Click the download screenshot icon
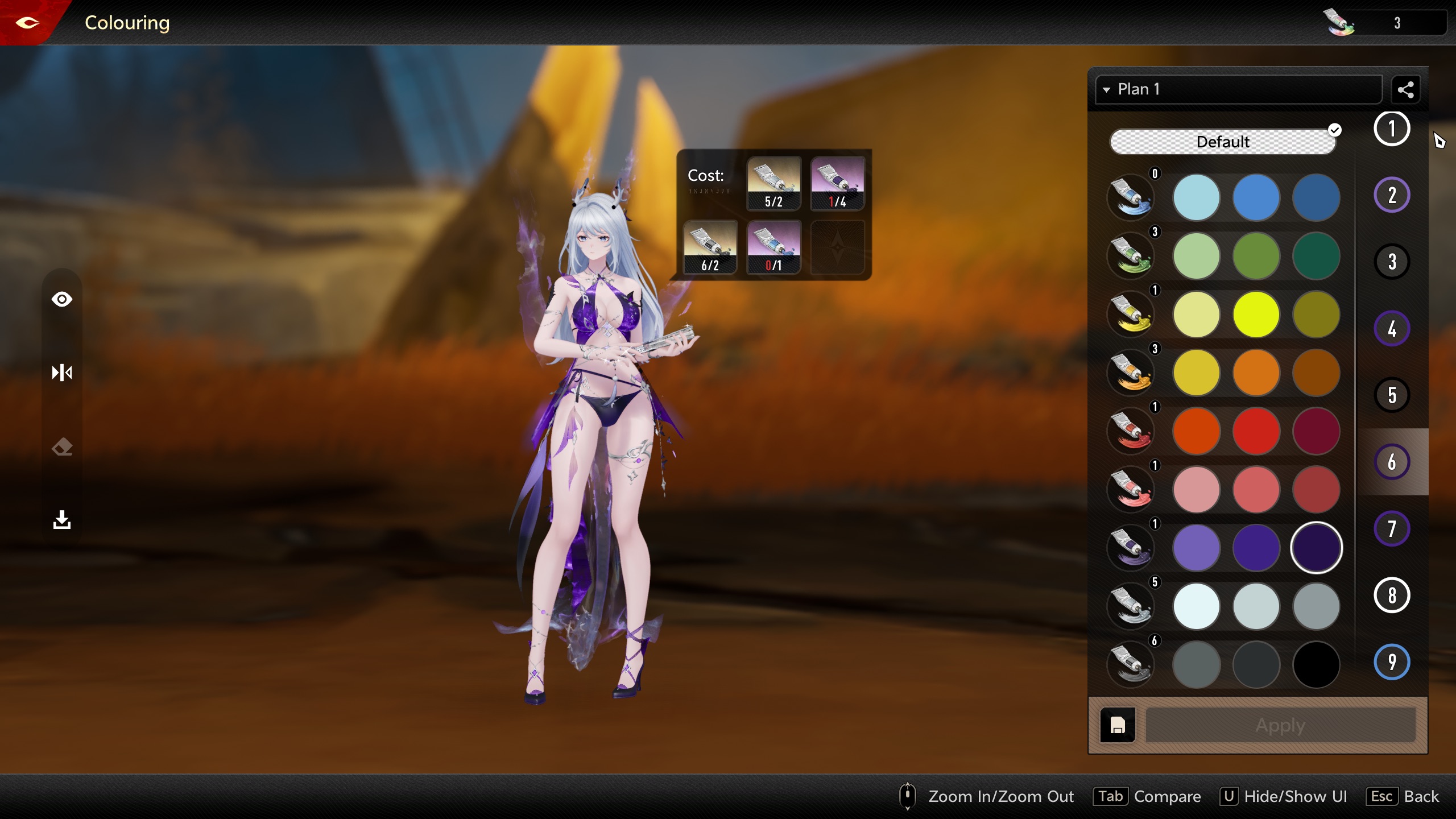This screenshot has width=1456, height=819. click(62, 519)
